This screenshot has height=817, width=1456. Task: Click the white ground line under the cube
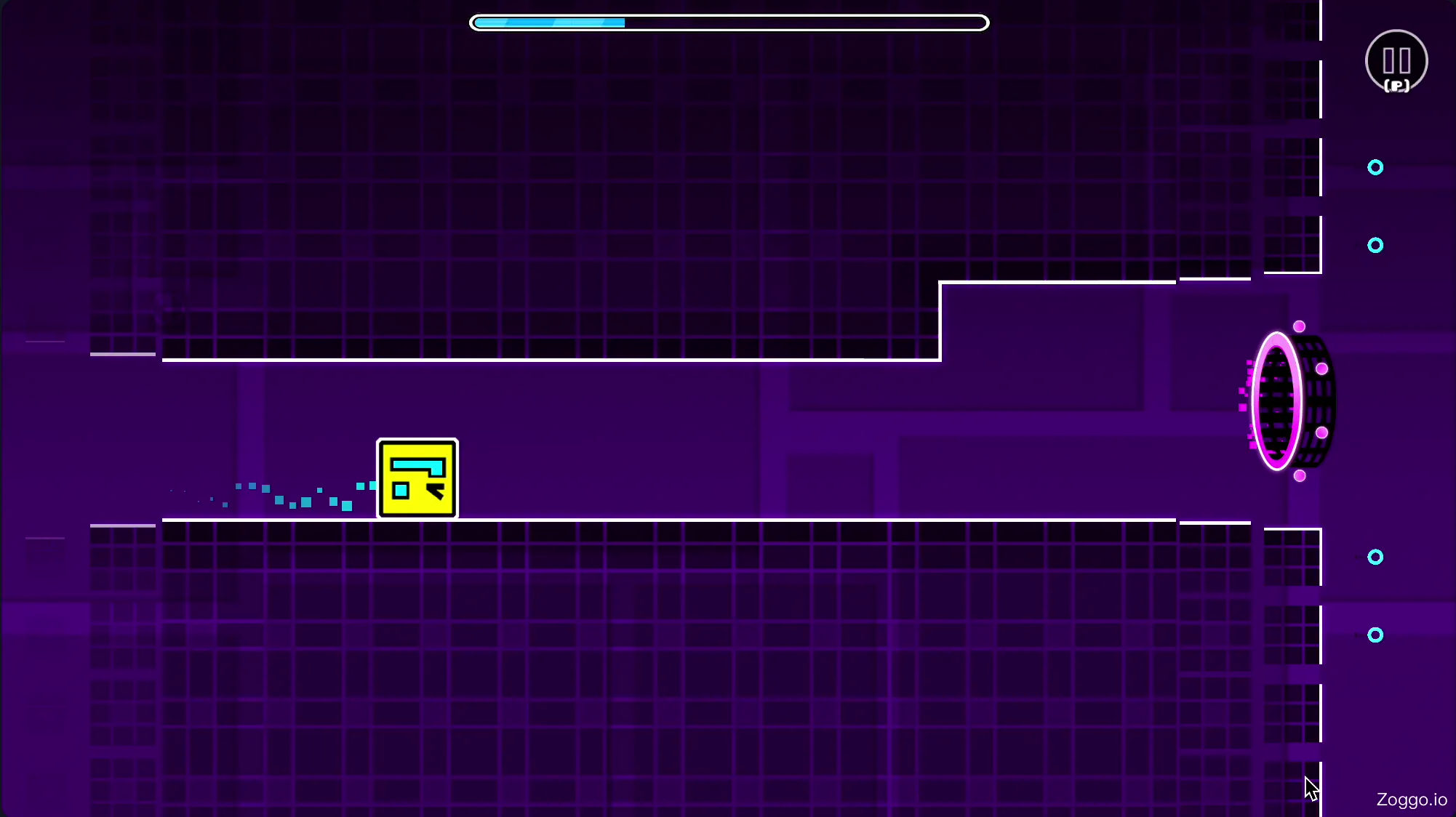point(509,520)
